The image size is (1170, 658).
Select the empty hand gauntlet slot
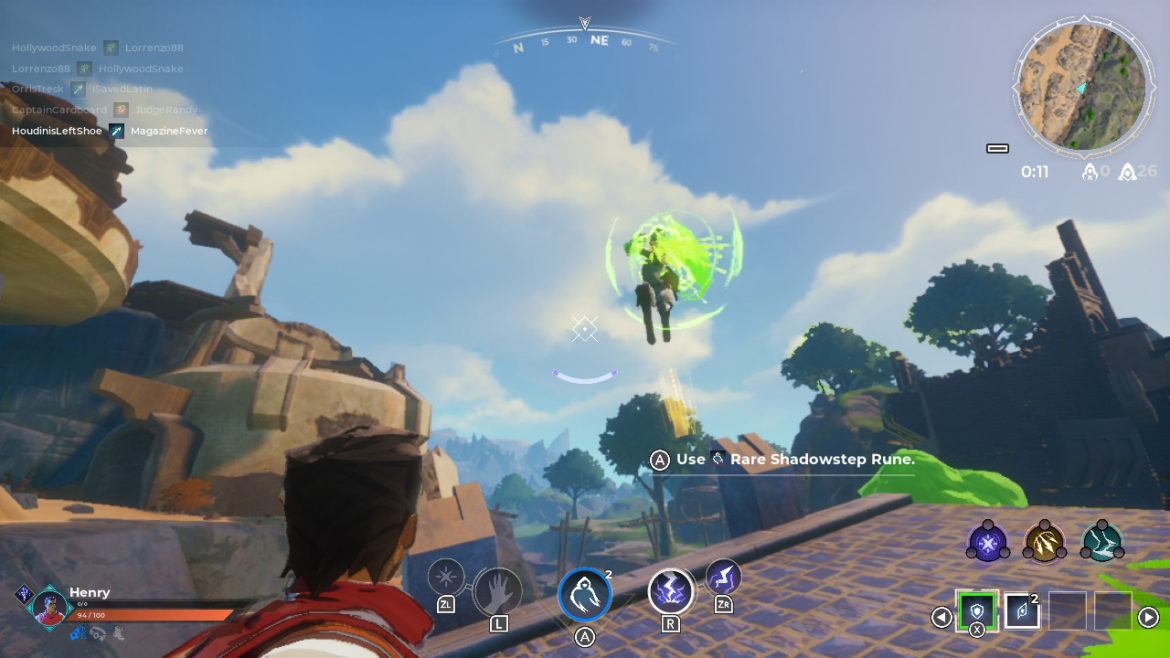point(497,591)
